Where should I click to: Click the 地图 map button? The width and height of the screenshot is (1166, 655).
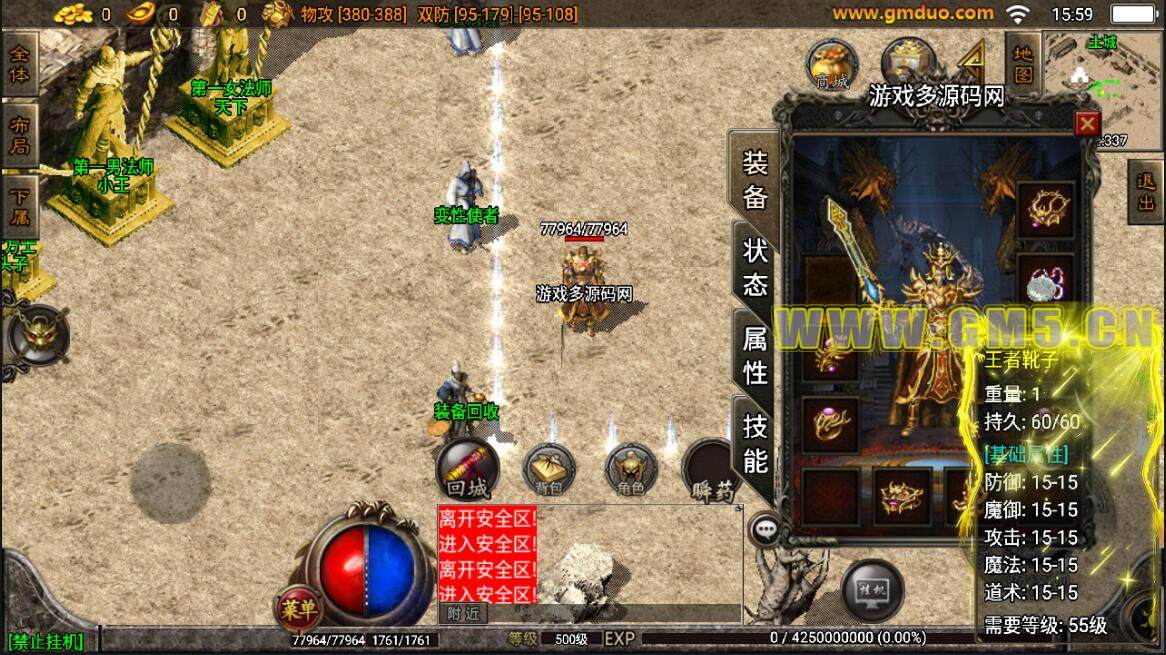[x=1022, y=62]
